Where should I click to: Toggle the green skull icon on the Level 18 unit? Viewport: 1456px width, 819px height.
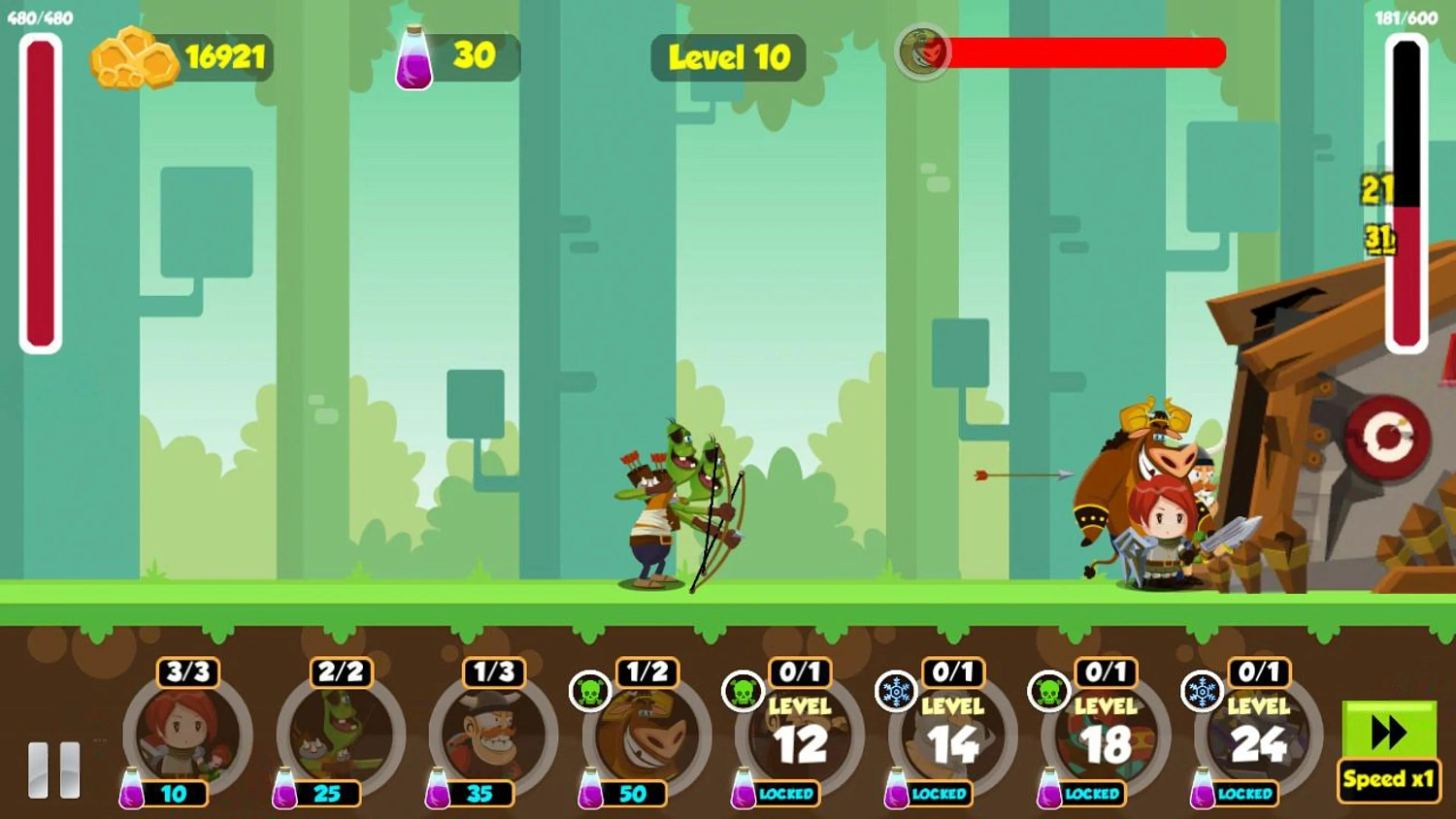click(1049, 693)
